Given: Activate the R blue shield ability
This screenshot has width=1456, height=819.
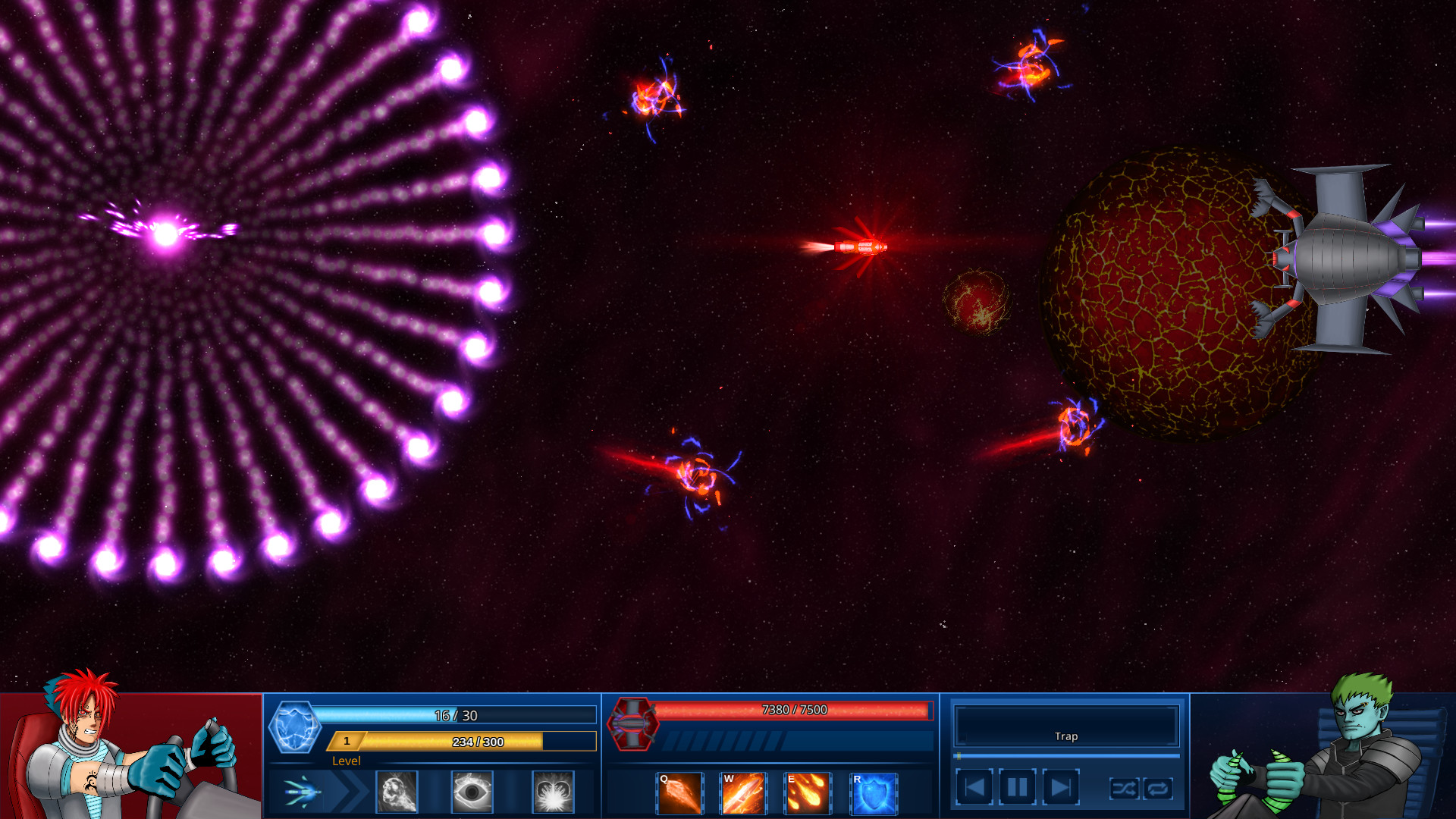Looking at the screenshot, I should [874, 792].
